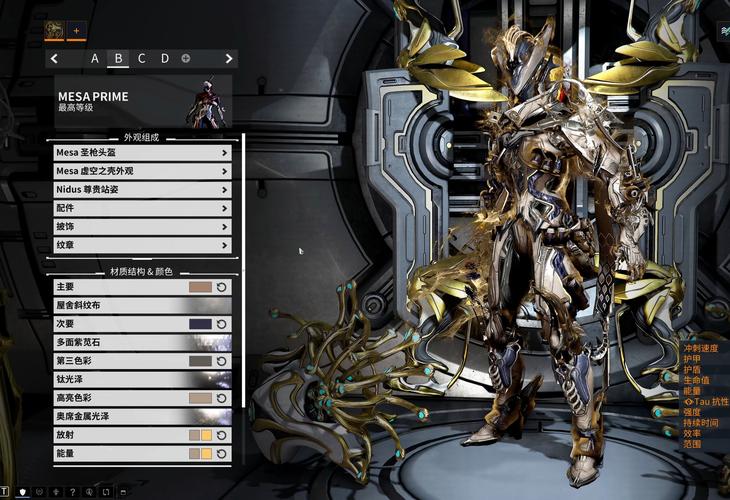Pick the 主要 primary color swatch
This screenshot has width=730, height=500.
pyautogui.click(x=200, y=287)
